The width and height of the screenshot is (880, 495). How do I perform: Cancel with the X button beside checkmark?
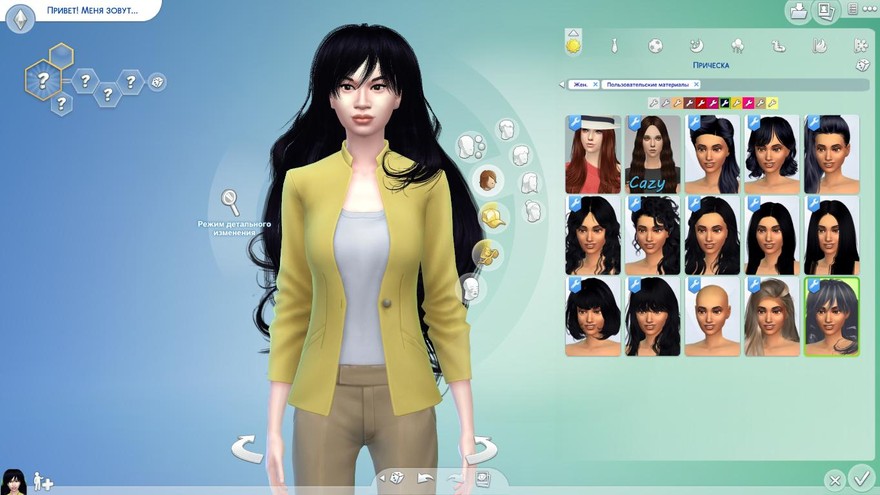[833, 480]
